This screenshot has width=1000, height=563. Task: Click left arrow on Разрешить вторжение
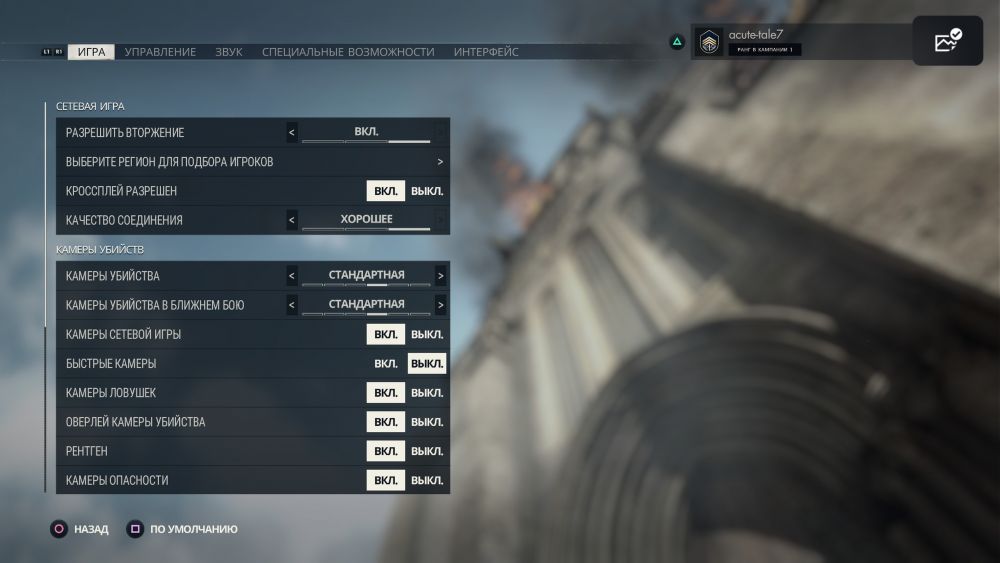point(292,133)
